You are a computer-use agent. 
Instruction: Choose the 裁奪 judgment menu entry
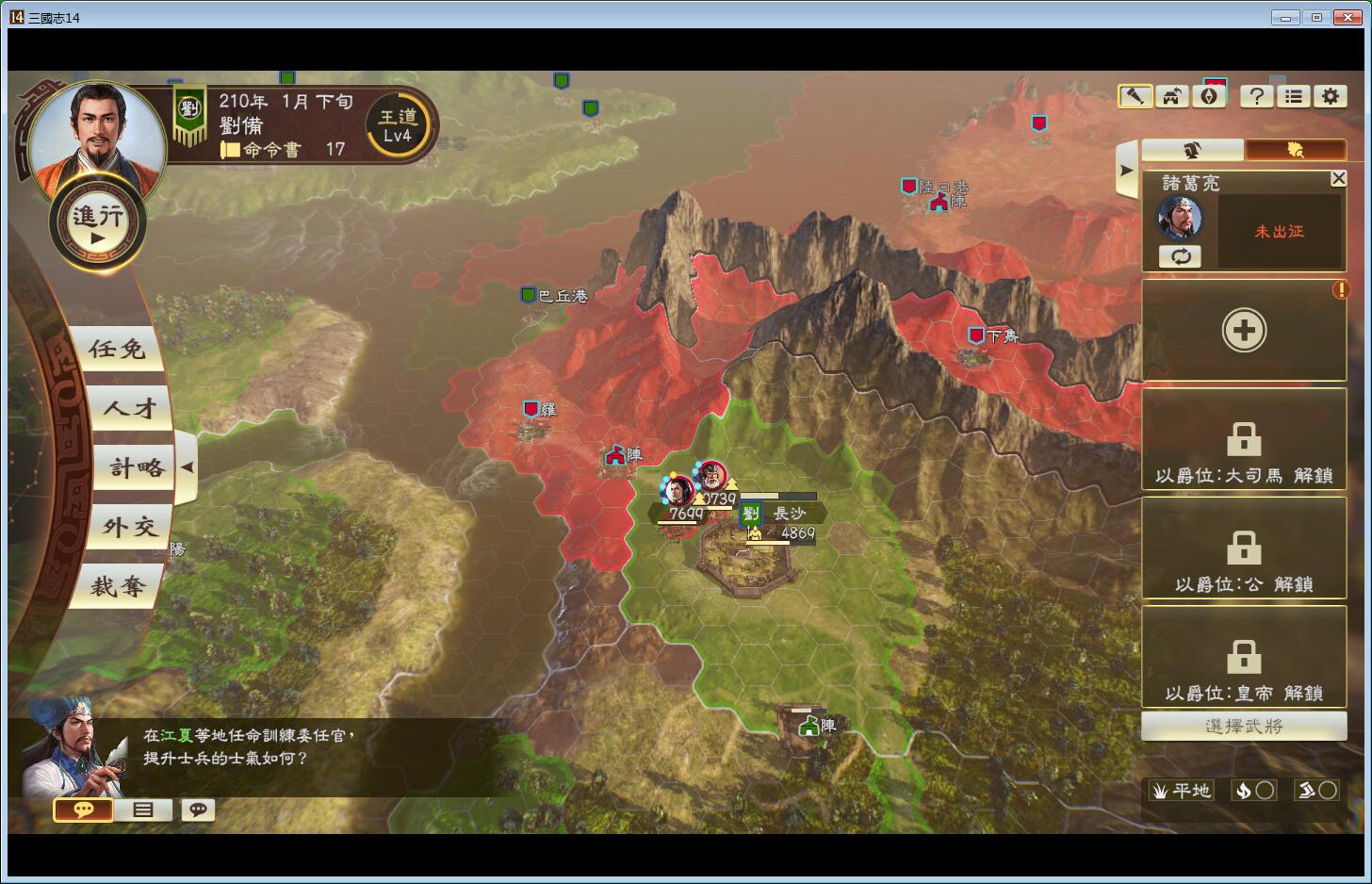[x=117, y=587]
